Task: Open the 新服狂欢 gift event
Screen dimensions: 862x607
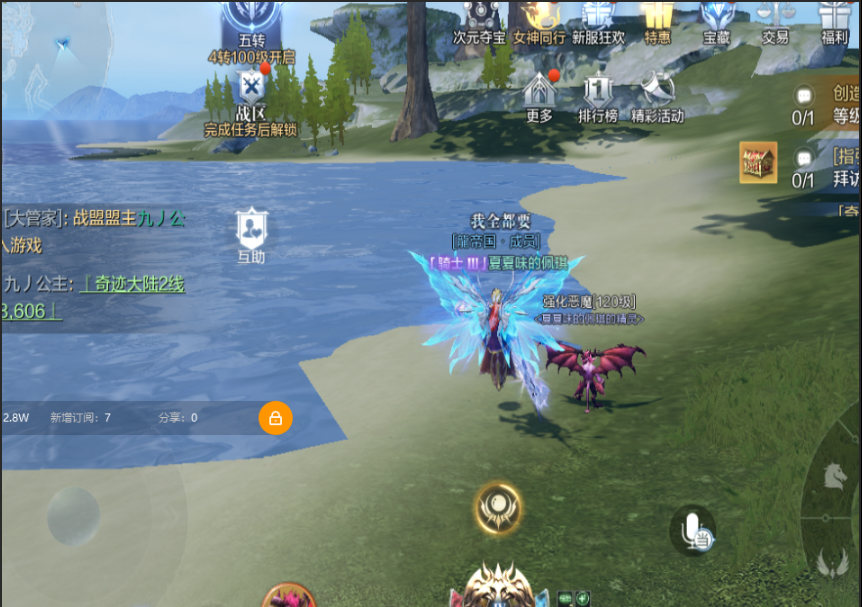Action: click(598, 16)
